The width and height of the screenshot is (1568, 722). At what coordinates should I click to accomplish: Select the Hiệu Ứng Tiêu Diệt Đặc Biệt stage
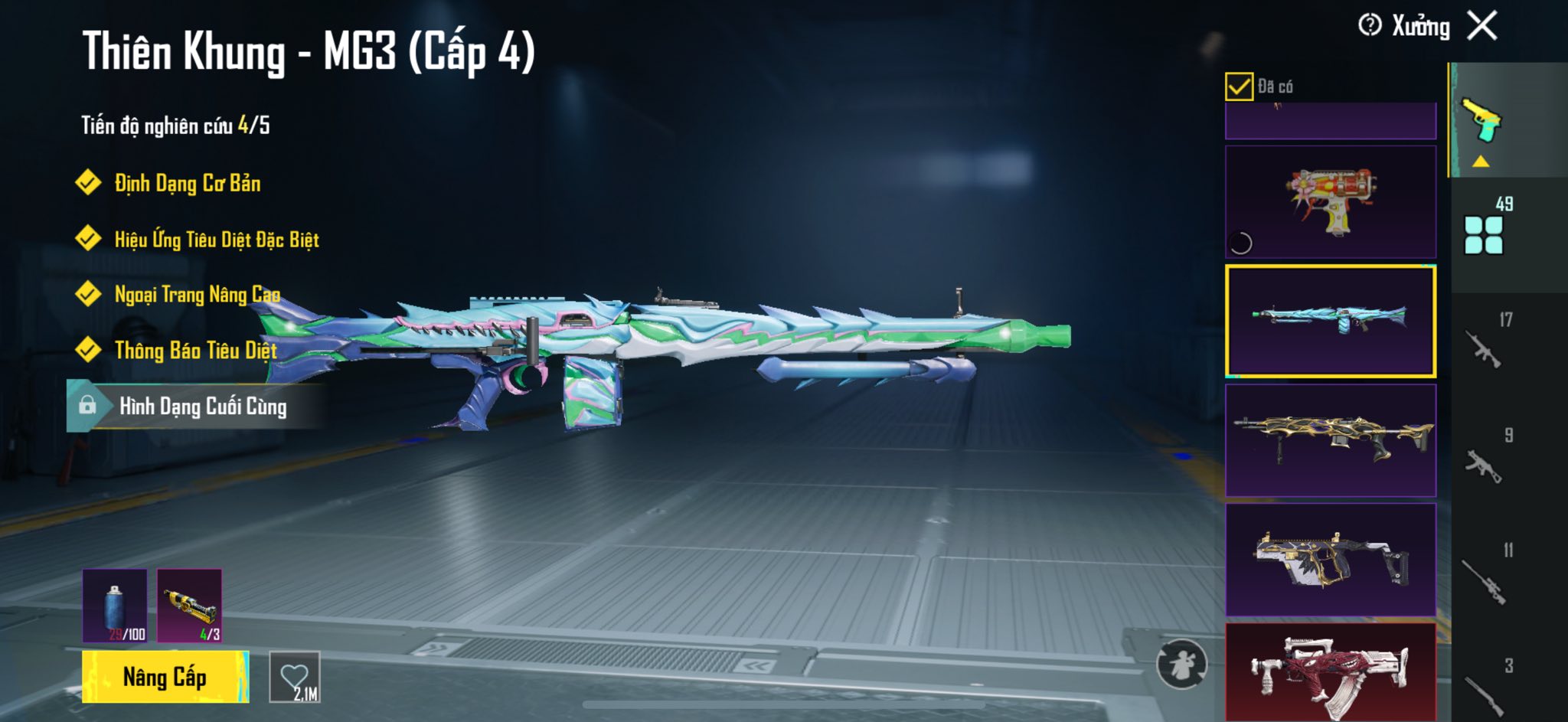click(x=216, y=240)
